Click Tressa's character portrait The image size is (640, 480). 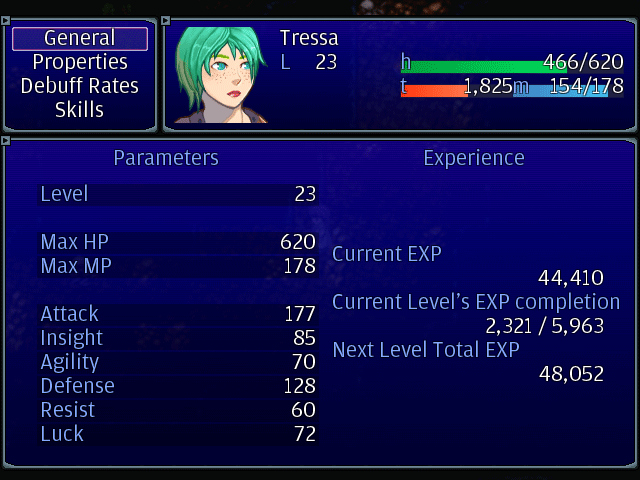pos(222,76)
